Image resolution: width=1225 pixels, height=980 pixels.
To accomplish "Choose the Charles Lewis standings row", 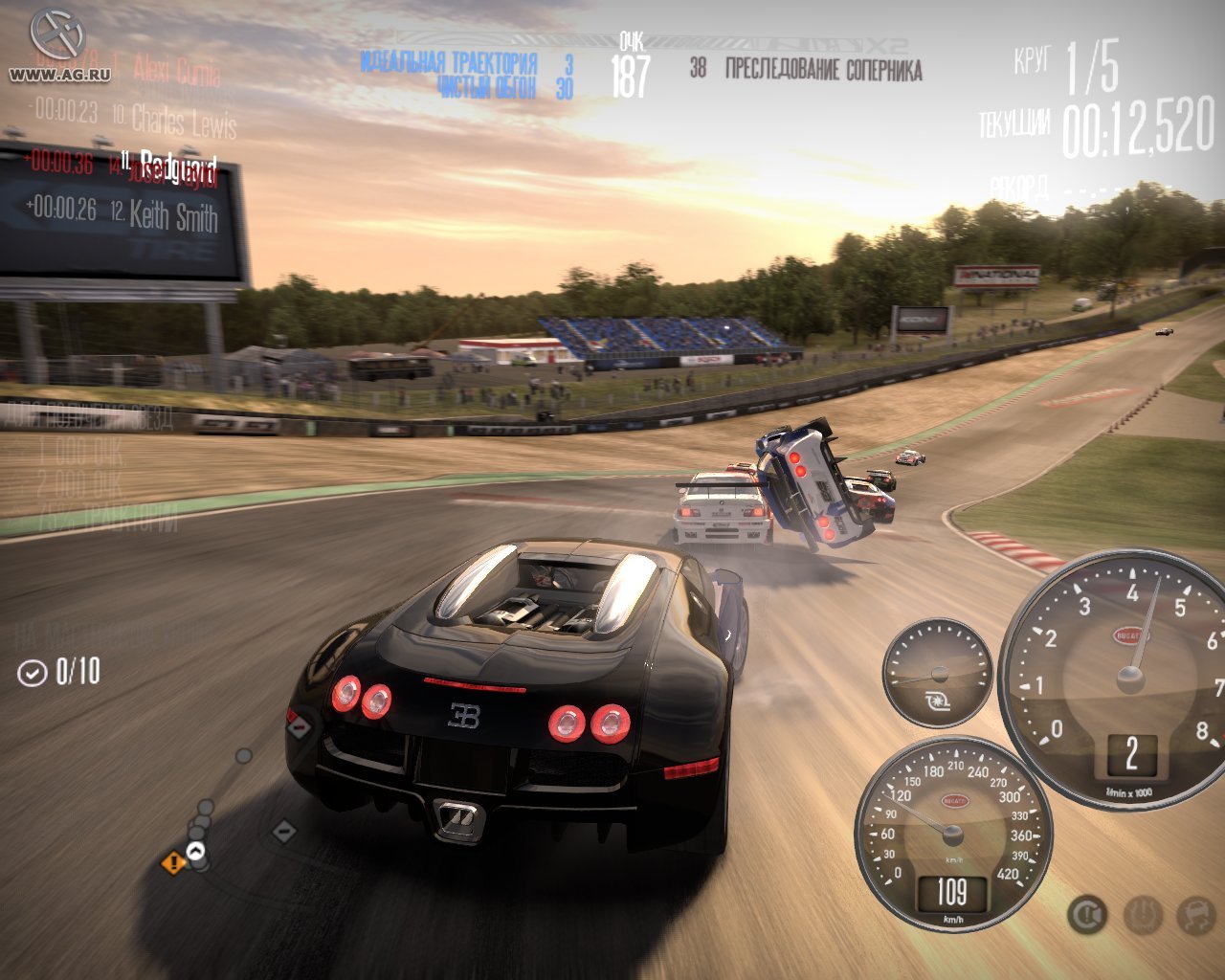I will click(182, 121).
